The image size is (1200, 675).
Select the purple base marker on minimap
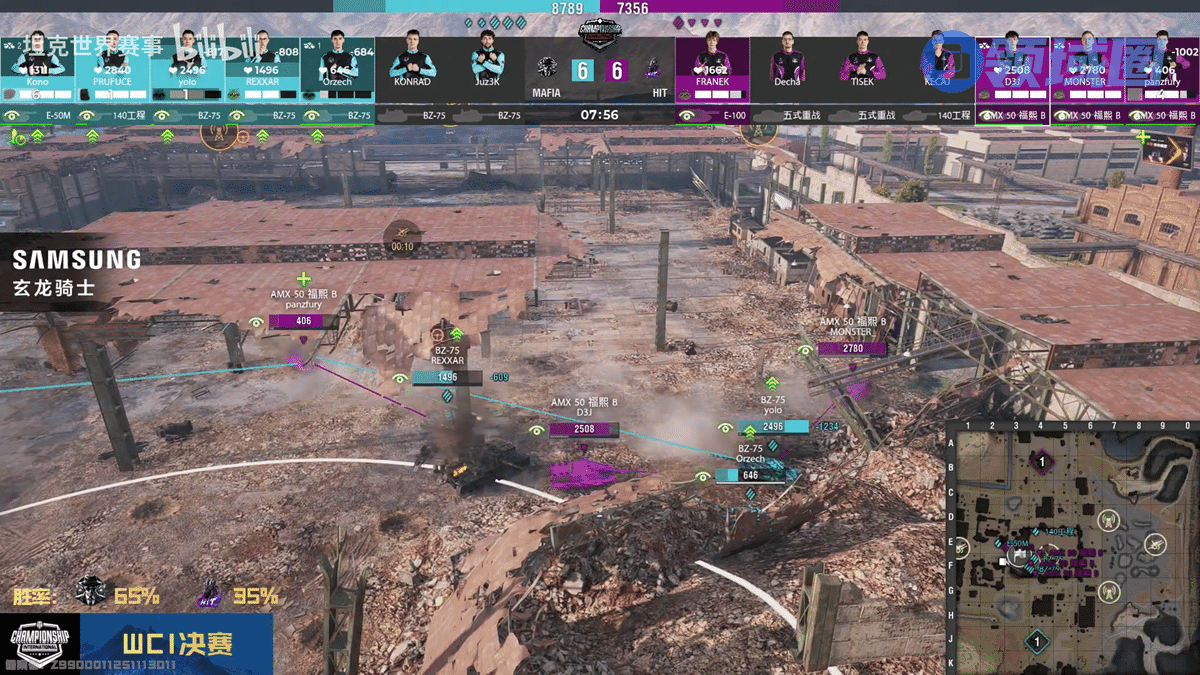tap(1041, 461)
